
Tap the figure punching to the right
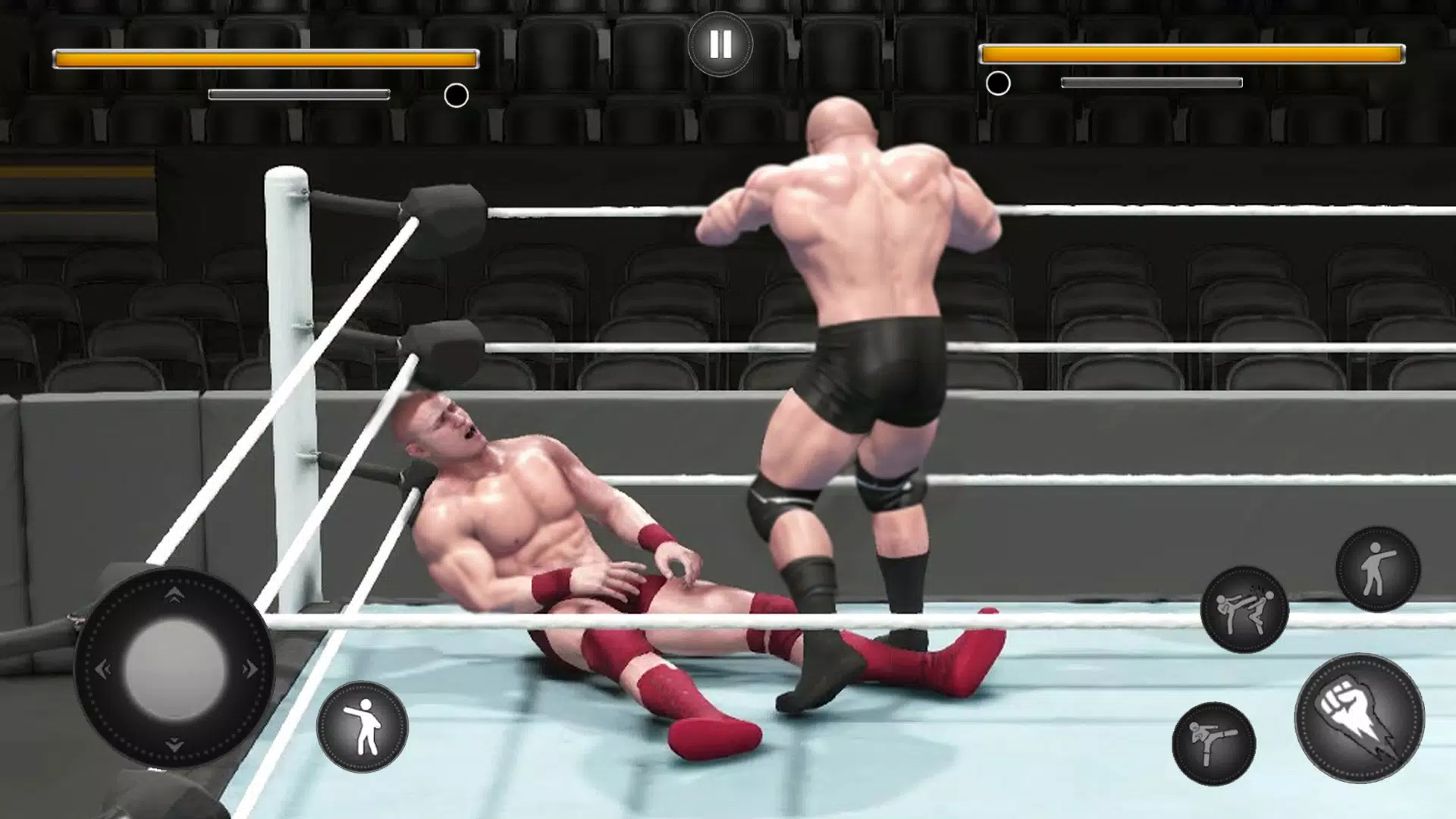pyautogui.click(x=1377, y=569)
